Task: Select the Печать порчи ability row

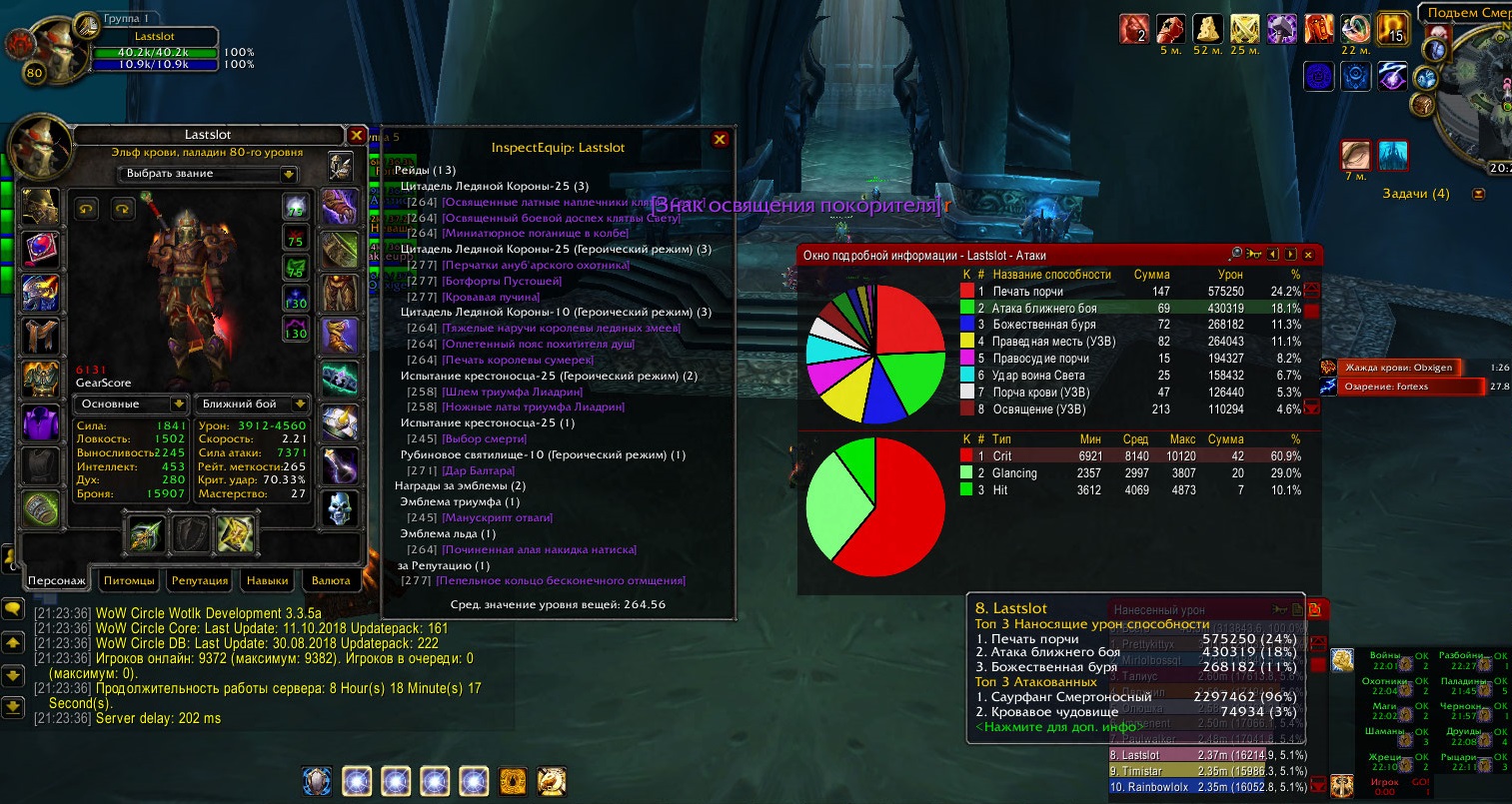Action: [x=1129, y=292]
